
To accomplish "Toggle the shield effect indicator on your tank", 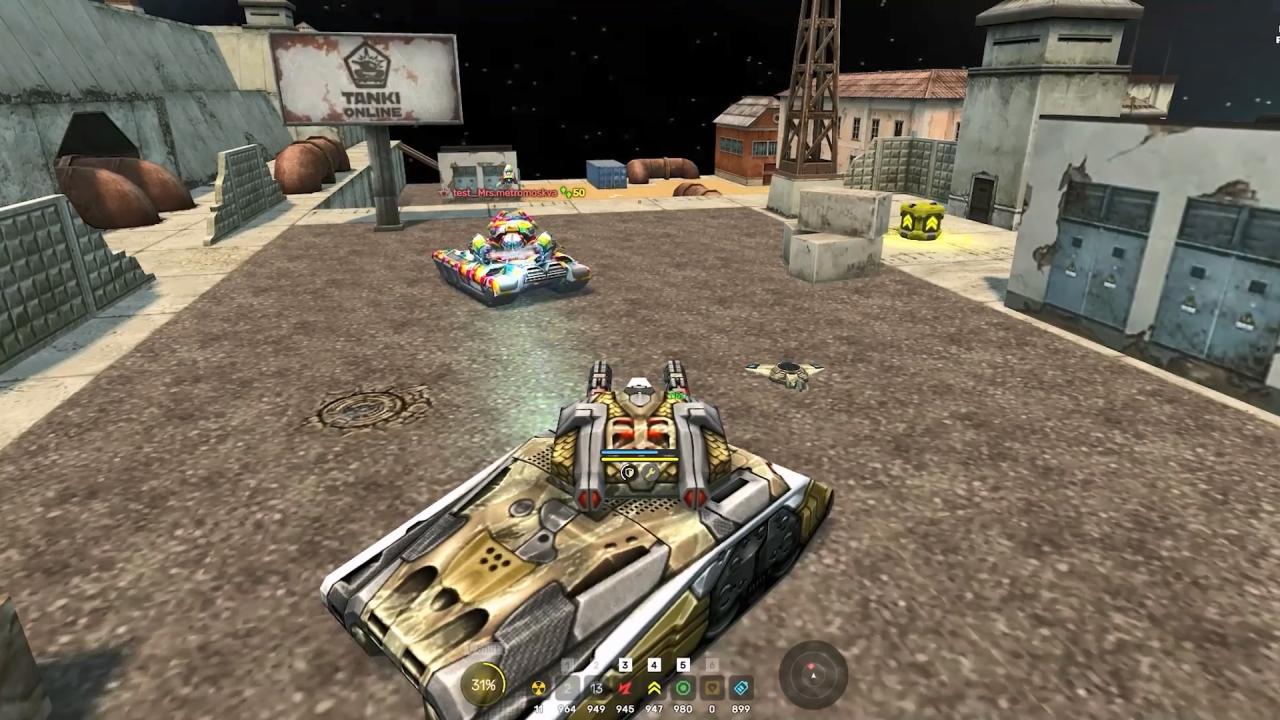I will 627,473.
